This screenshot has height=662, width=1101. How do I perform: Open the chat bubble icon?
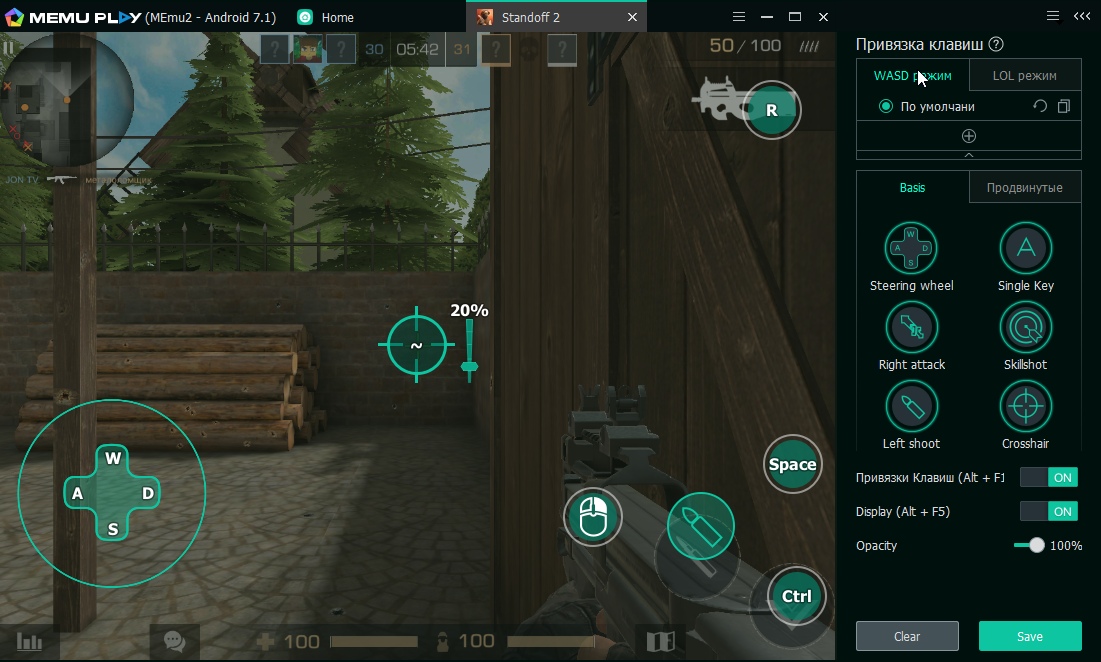click(174, 641)
